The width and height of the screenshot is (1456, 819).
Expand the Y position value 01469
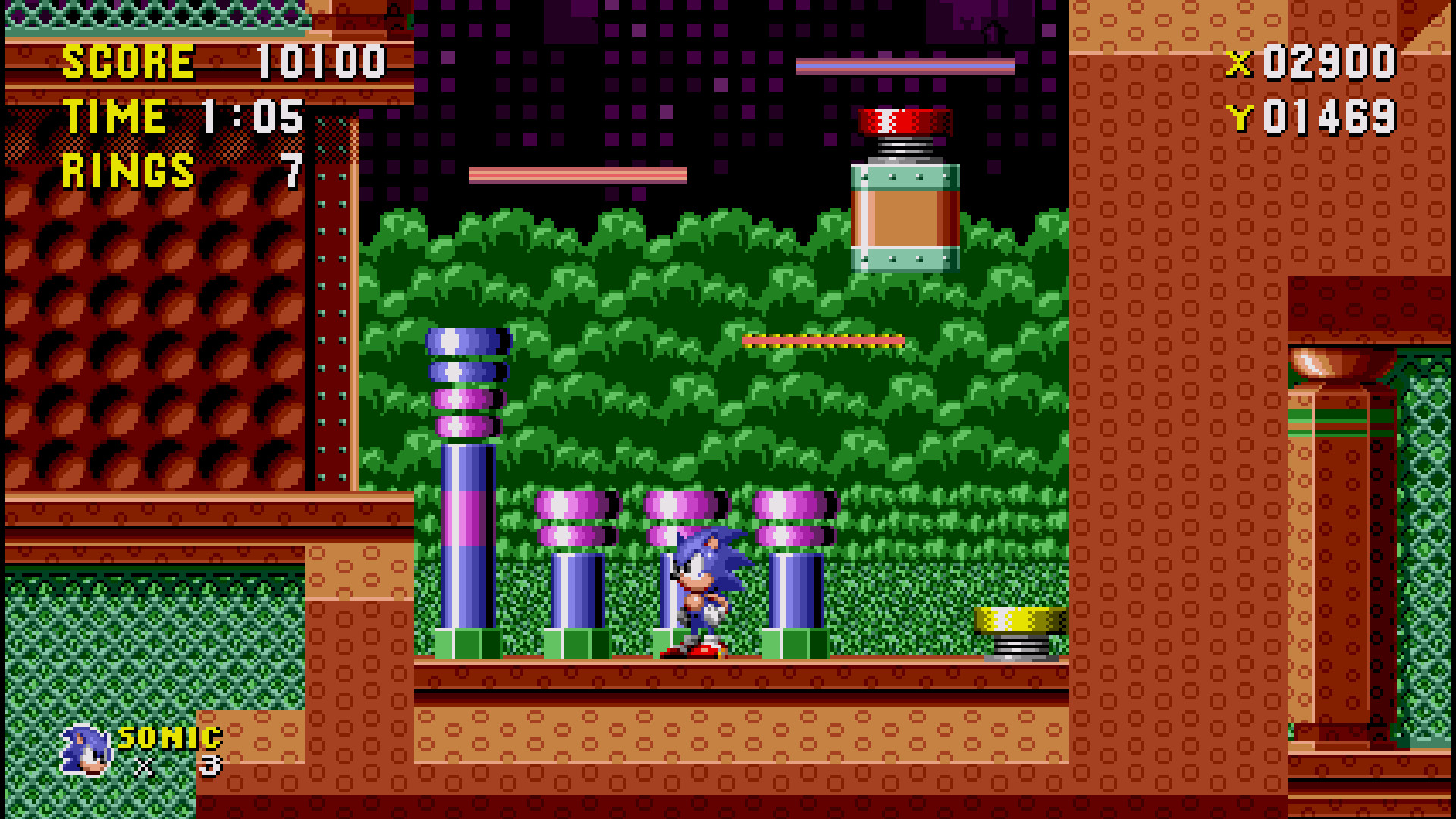click(x=1327, y=115)
